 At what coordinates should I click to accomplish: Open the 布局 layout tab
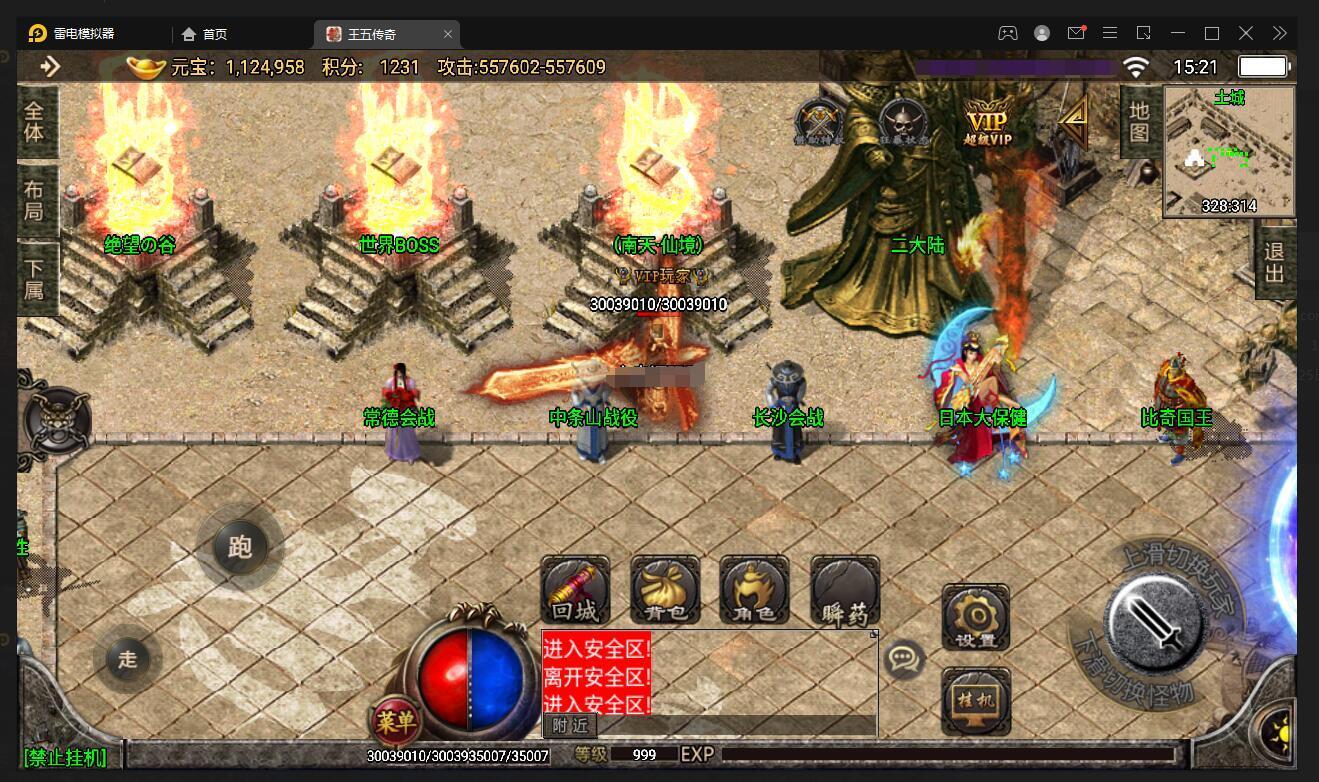(35, 200)
